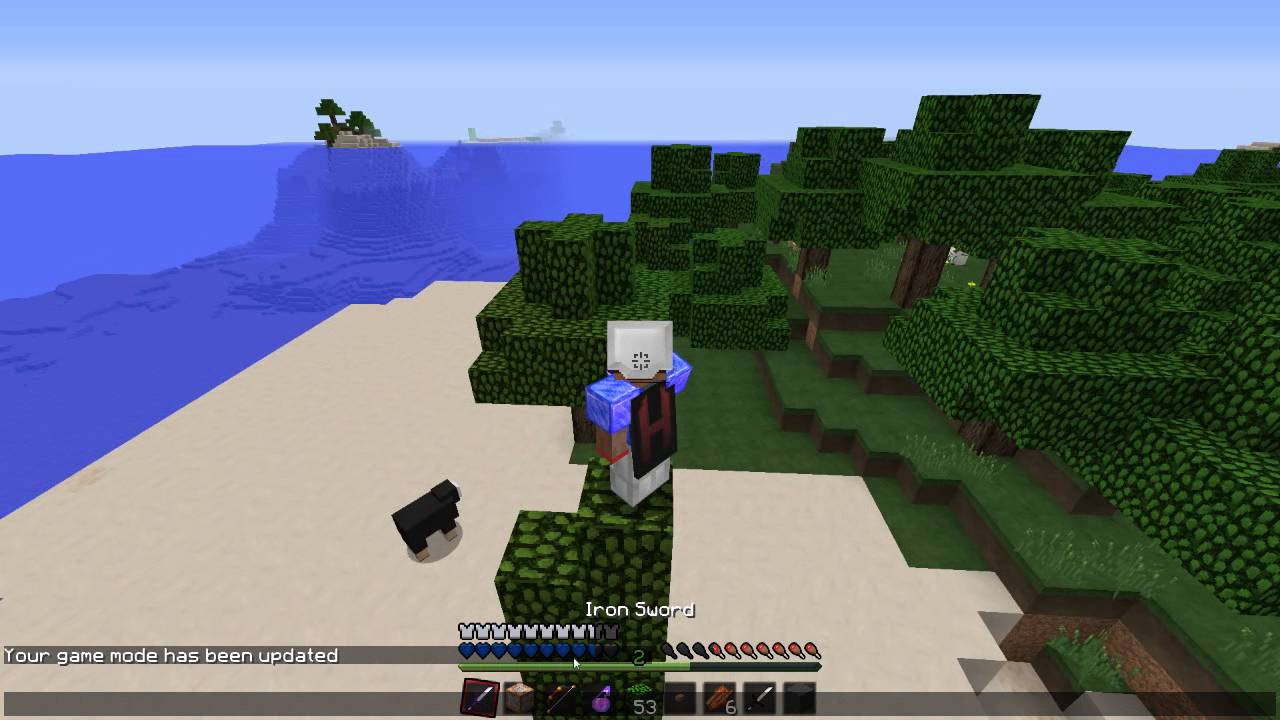Select the Bow in the hotbar
Image resolution: width=1280 pixels, height=720 pixels.
tap(560, 695)
